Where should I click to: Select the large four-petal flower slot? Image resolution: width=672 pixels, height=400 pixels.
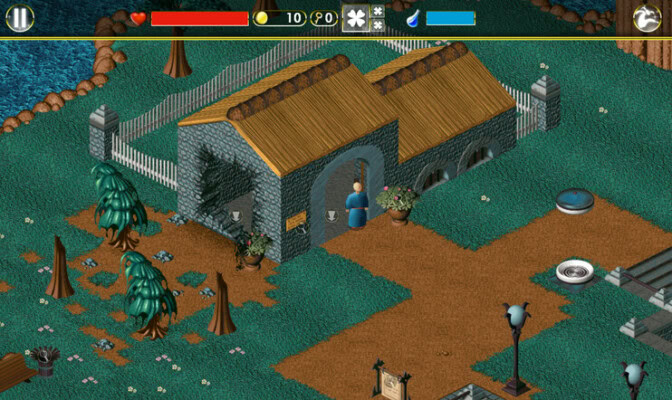(356, 18)
